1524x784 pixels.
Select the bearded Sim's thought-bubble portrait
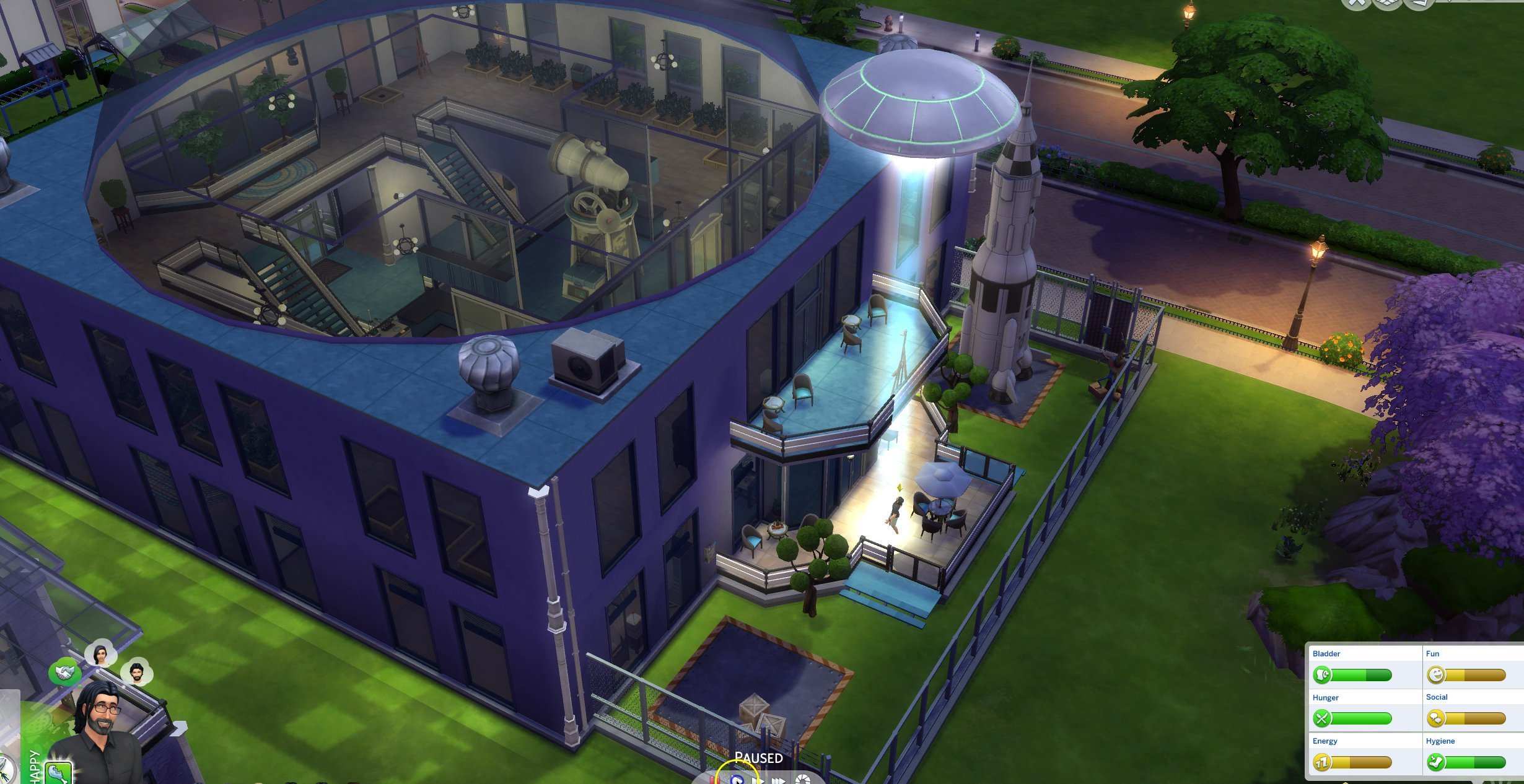point(137,673)
